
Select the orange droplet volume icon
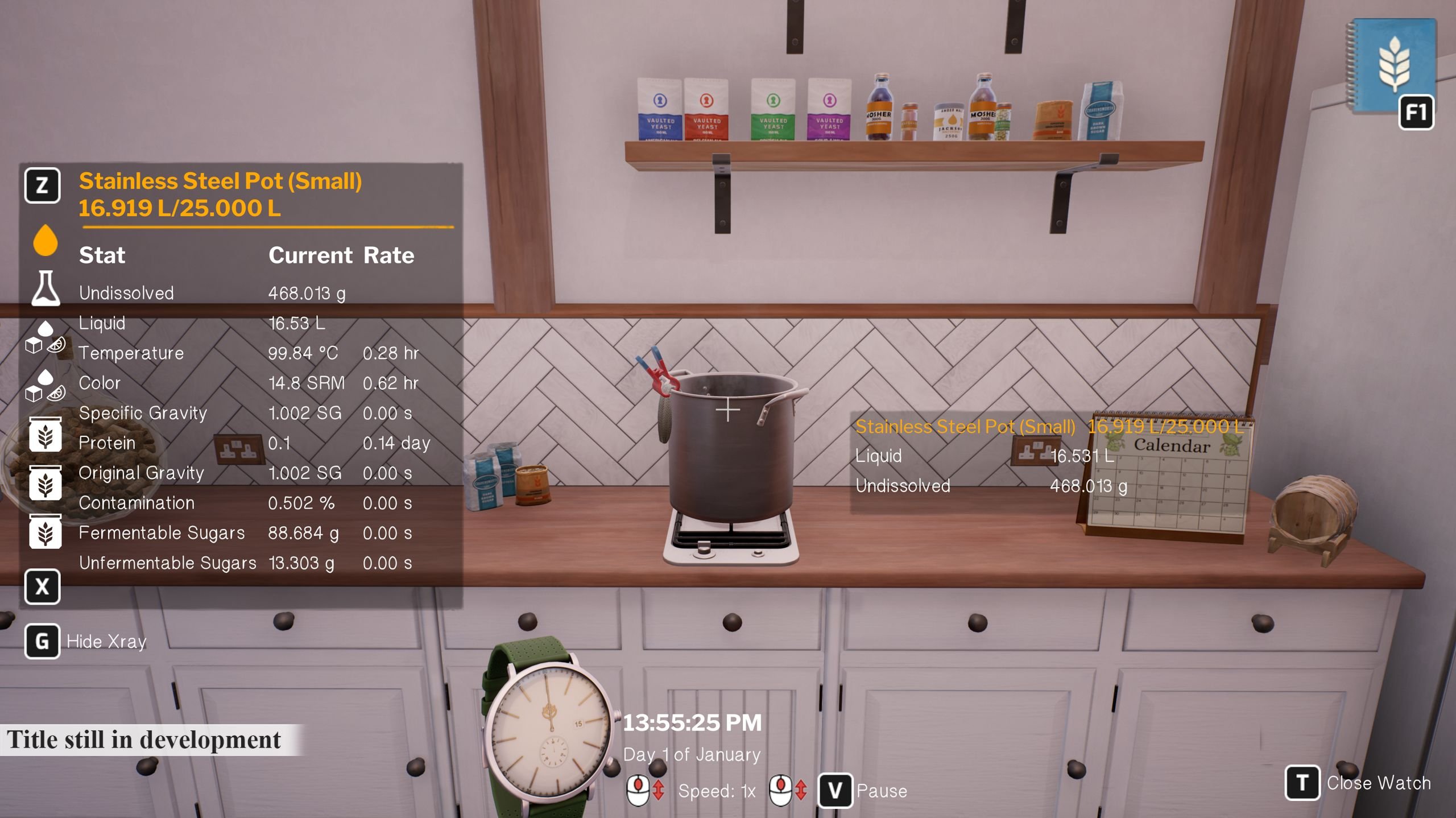(44, 242)
